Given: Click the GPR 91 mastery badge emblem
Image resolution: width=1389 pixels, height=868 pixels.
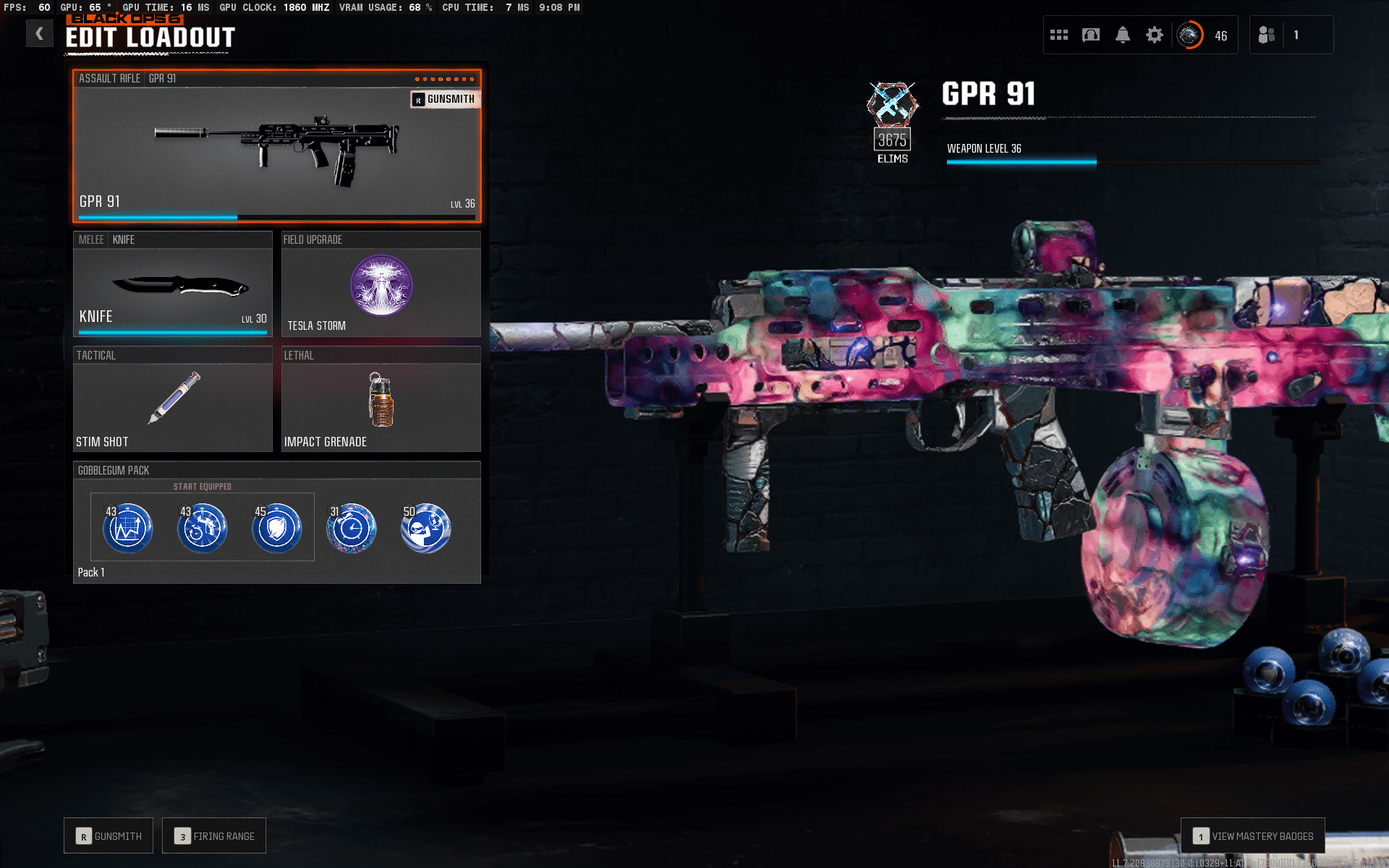Looking at the screenshot, I should tap(893, 105).
